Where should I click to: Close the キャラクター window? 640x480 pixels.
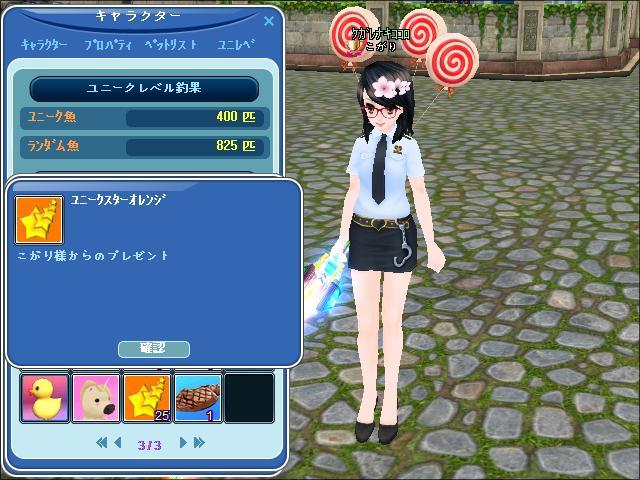pos(269,18)
